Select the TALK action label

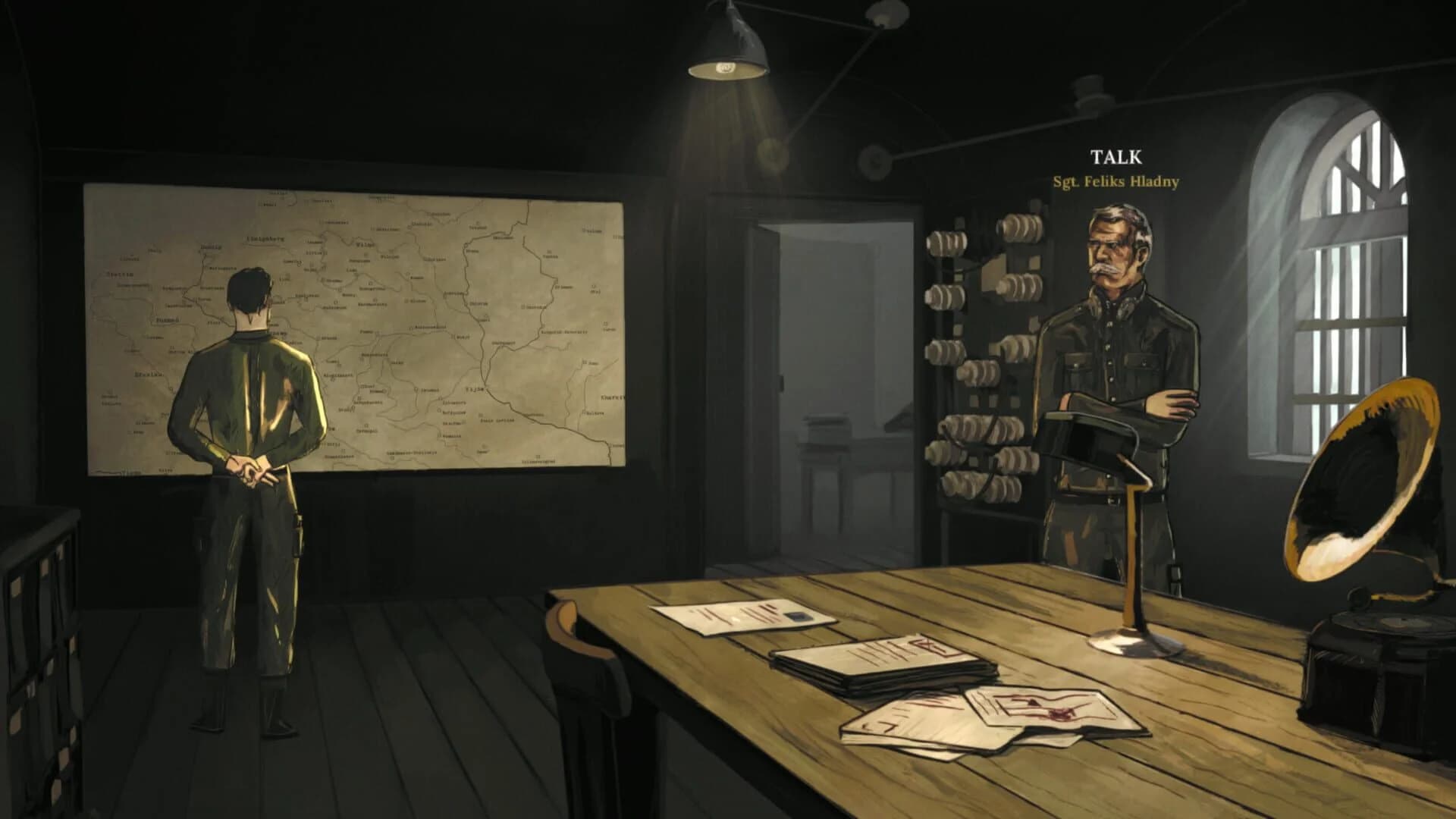coord(1115,157)
